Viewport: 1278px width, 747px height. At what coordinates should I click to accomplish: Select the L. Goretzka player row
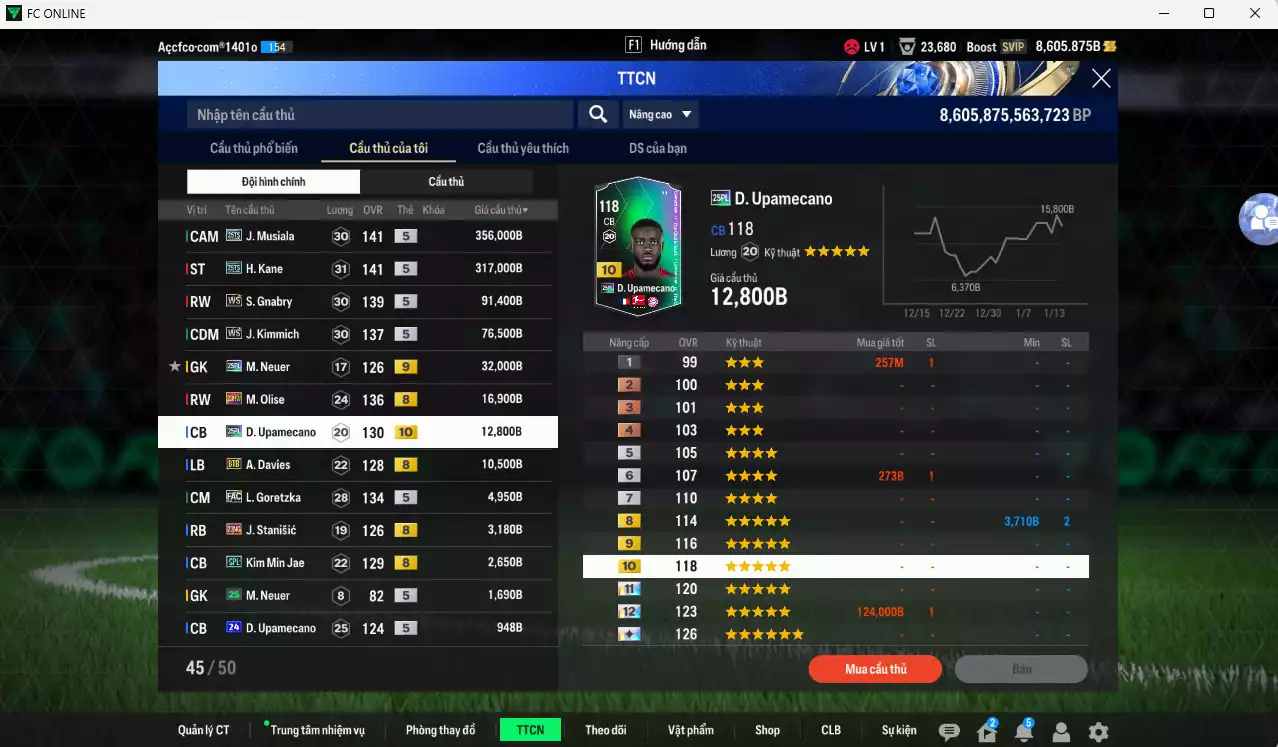pyautogui.click(x=357, y=497)
